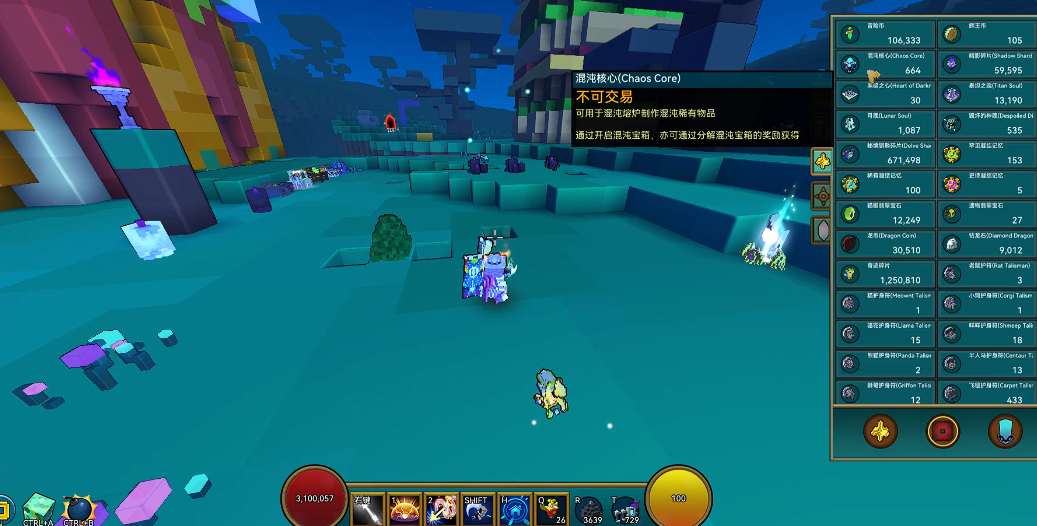The image size is (1037, 526).
Task: Pick the Rat Talisman entry
Action: pos(985,273)
